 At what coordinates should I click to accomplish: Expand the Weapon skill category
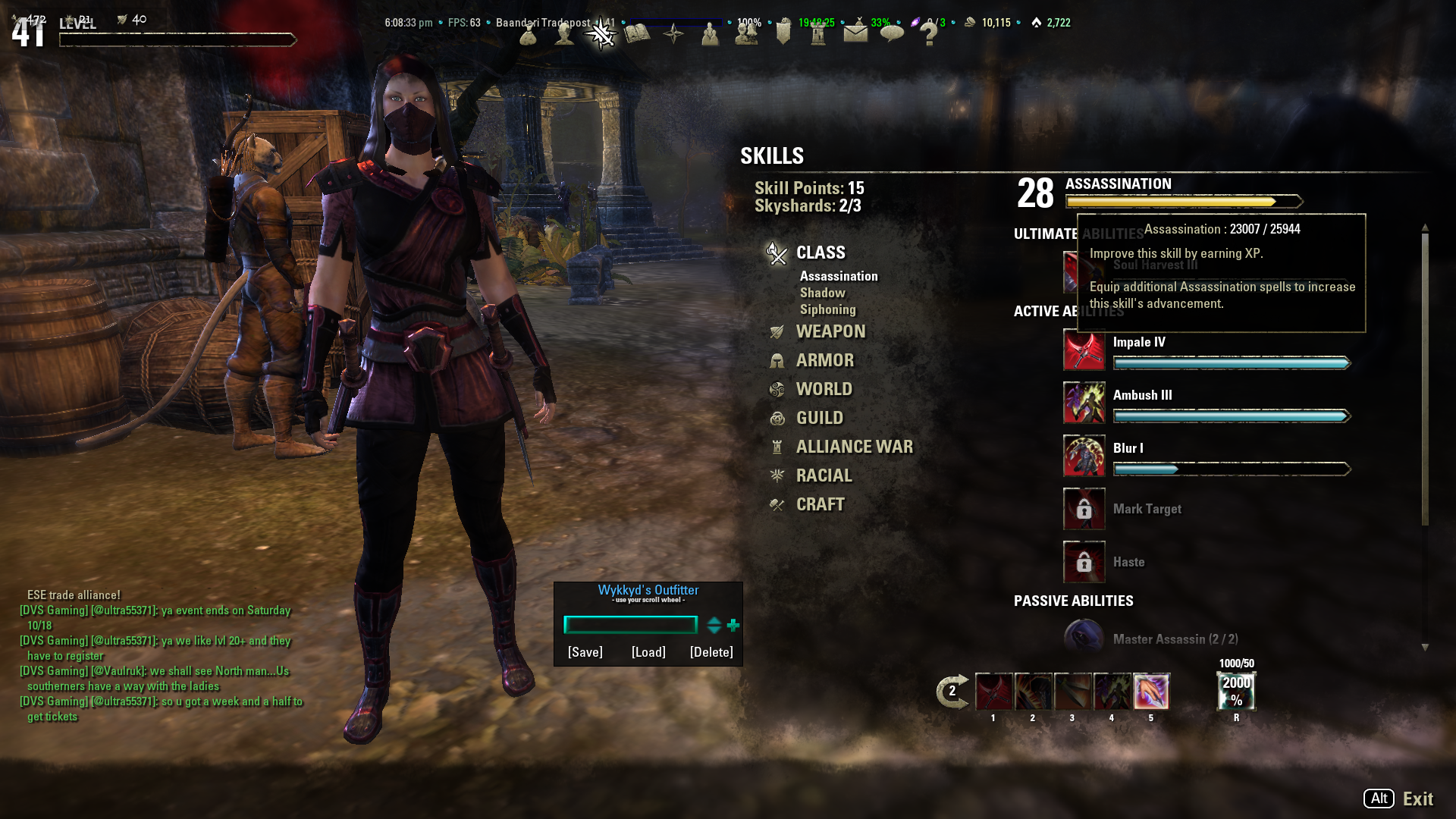pyautogui.click(x=830, y=331)
